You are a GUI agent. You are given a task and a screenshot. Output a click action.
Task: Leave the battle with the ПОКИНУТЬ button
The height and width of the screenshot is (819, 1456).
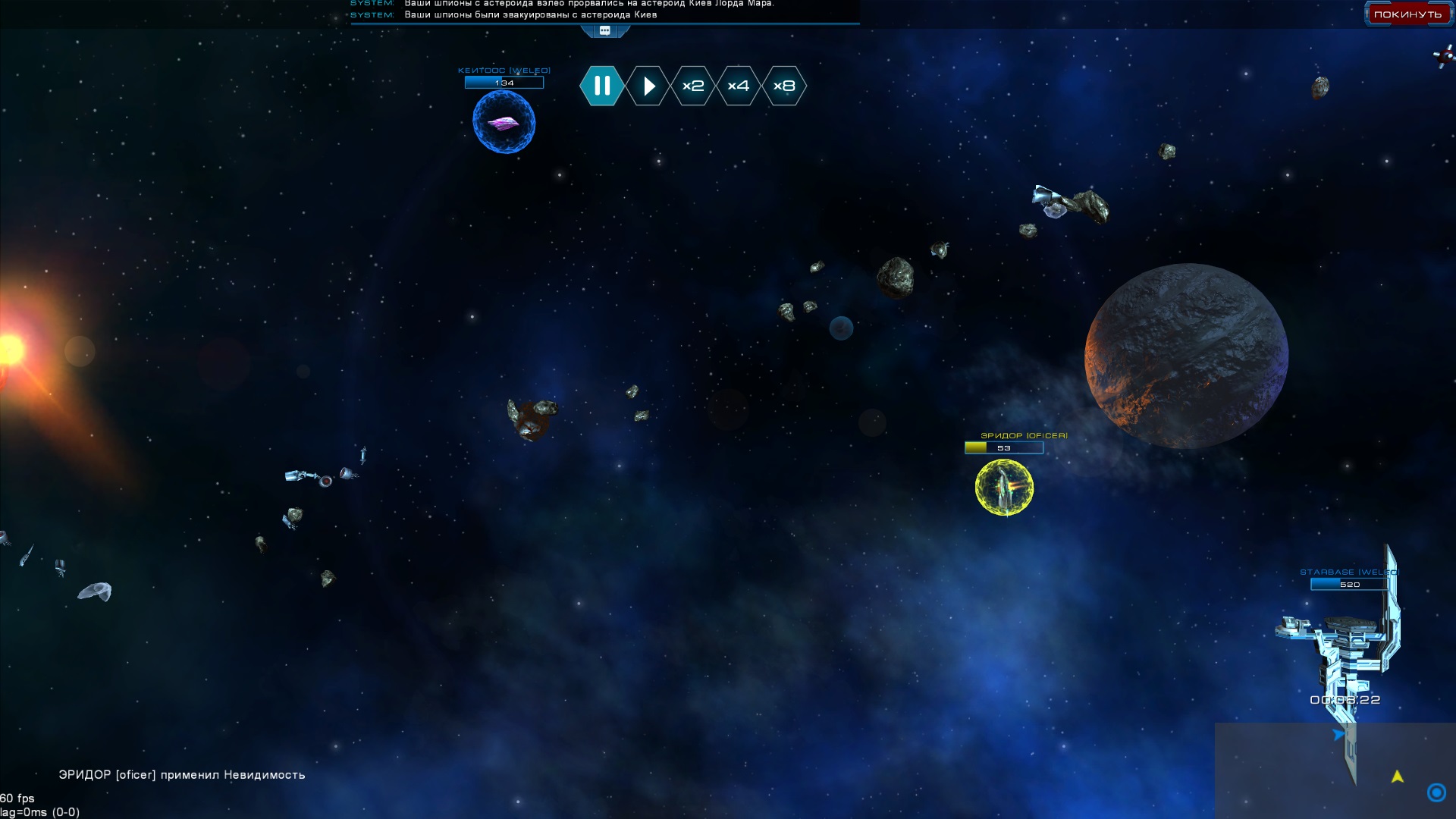tap(1407, 14)
